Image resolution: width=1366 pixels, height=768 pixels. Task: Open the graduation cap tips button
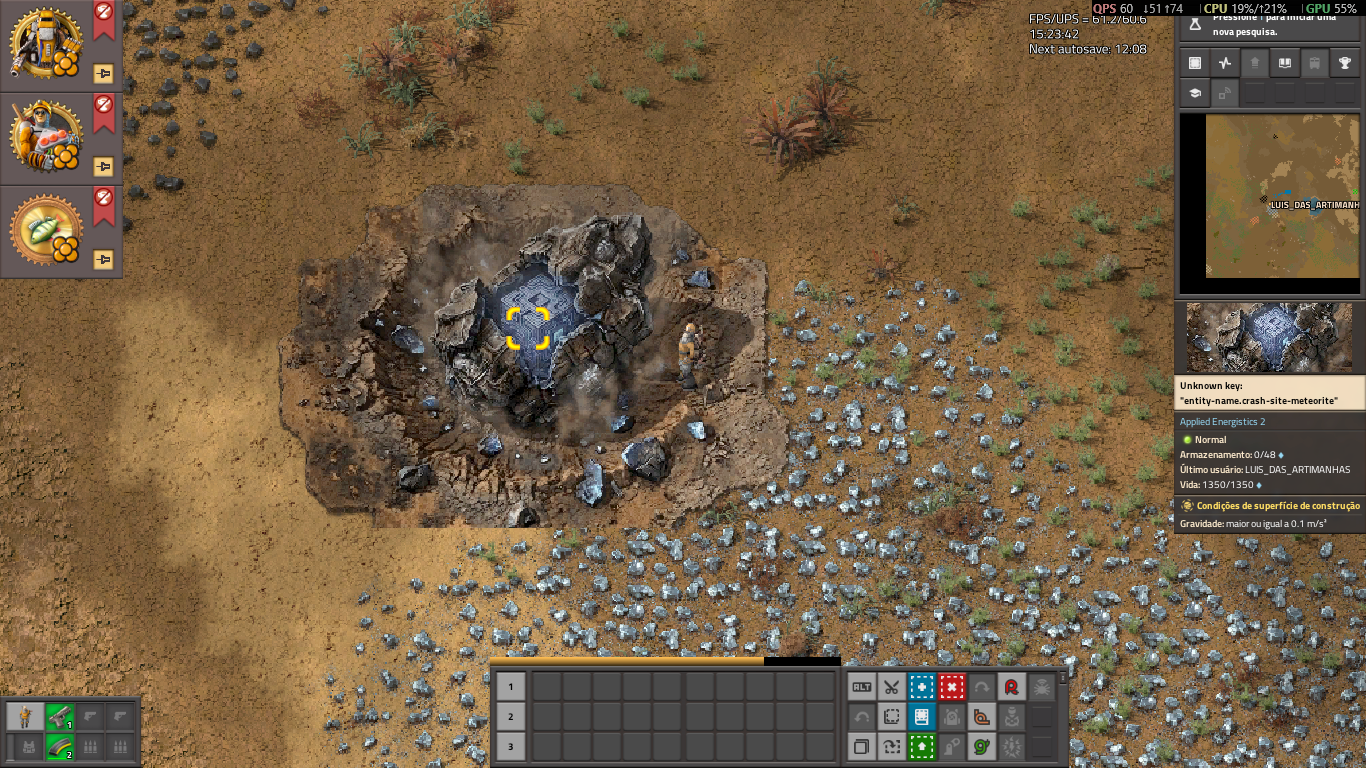pyautogui.click(x=1195, y=93)
